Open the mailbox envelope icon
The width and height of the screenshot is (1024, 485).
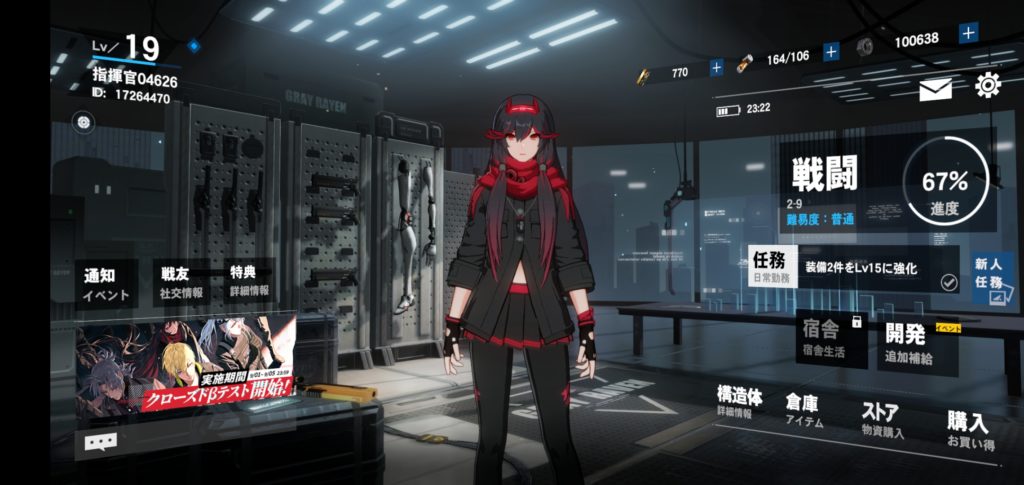935,90
